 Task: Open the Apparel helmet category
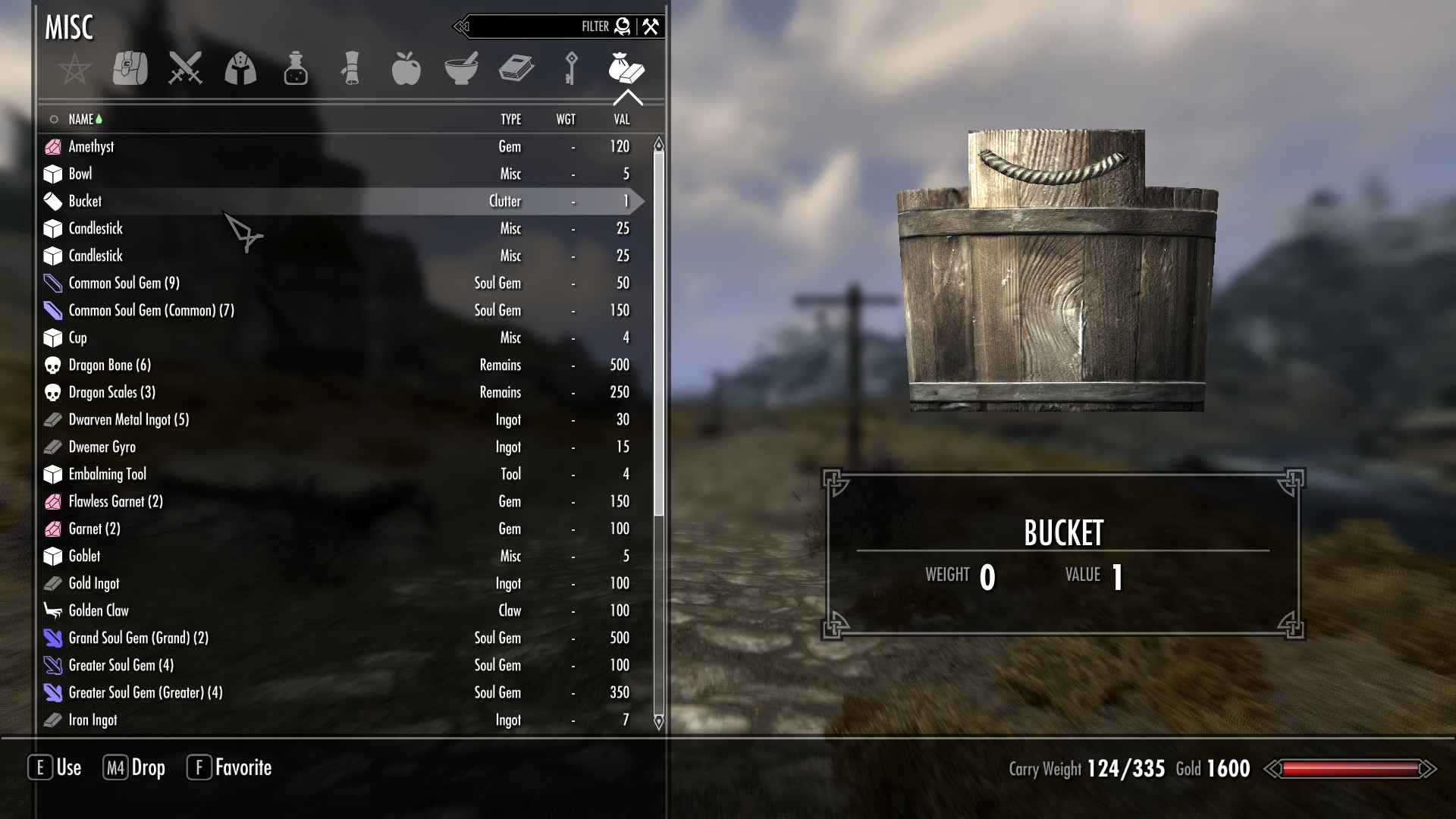[x=240, y=69]
